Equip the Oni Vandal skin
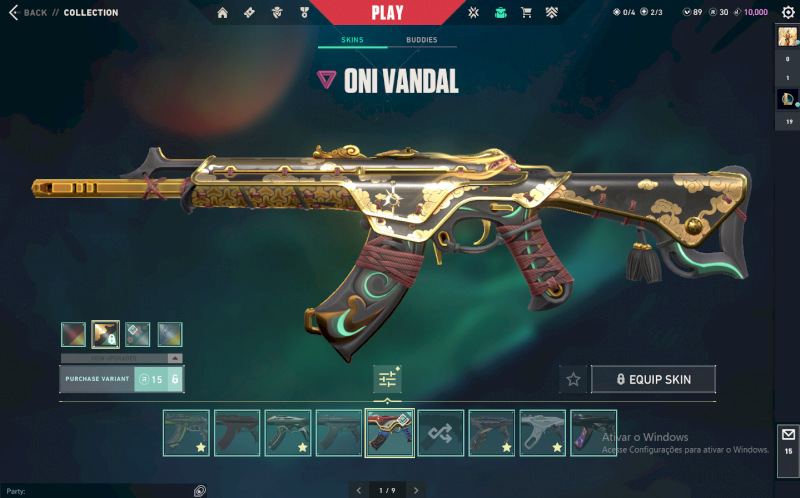This screenshot has height=498, width=800. click(654, 379)
